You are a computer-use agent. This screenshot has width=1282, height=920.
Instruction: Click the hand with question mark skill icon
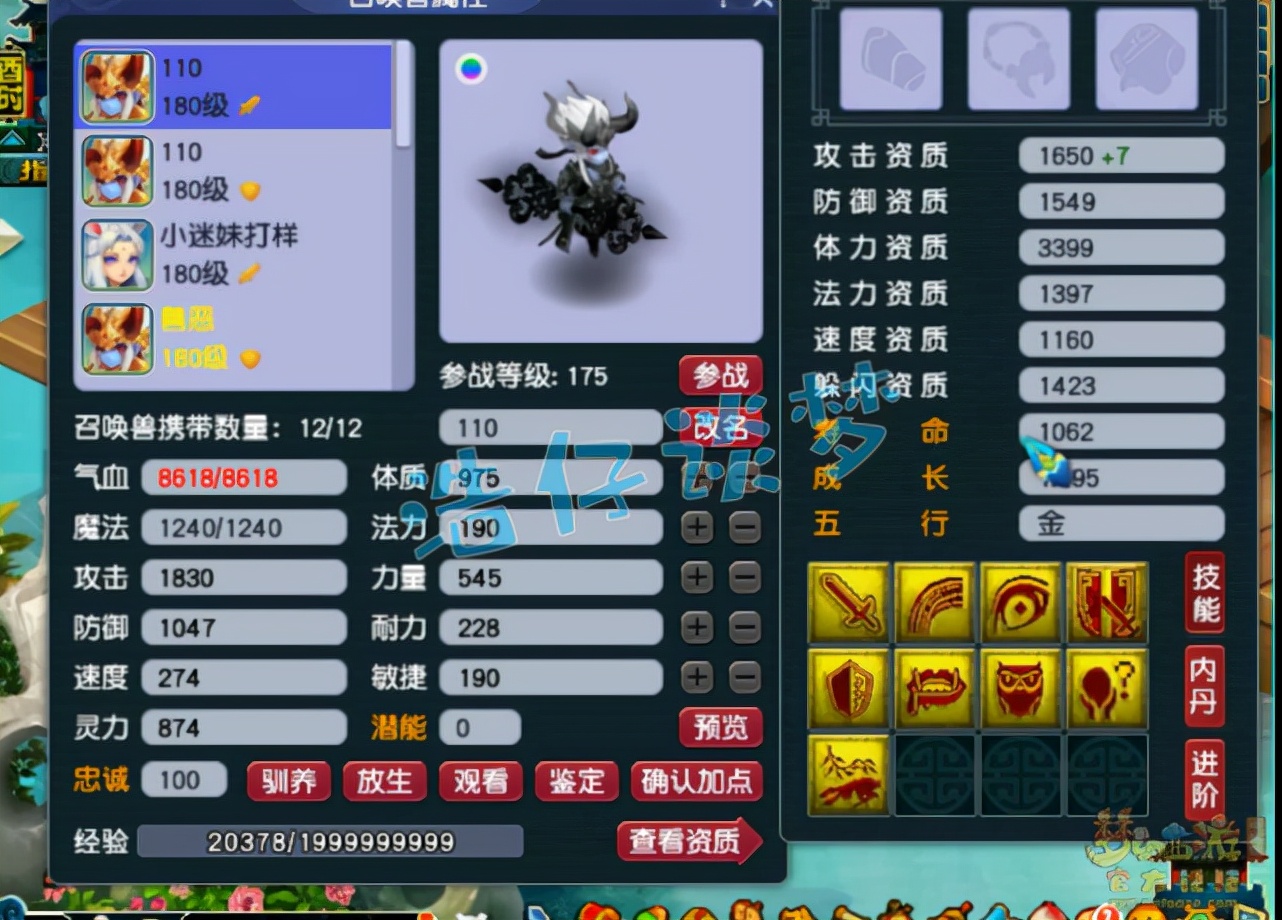(x=1107, y=688)
